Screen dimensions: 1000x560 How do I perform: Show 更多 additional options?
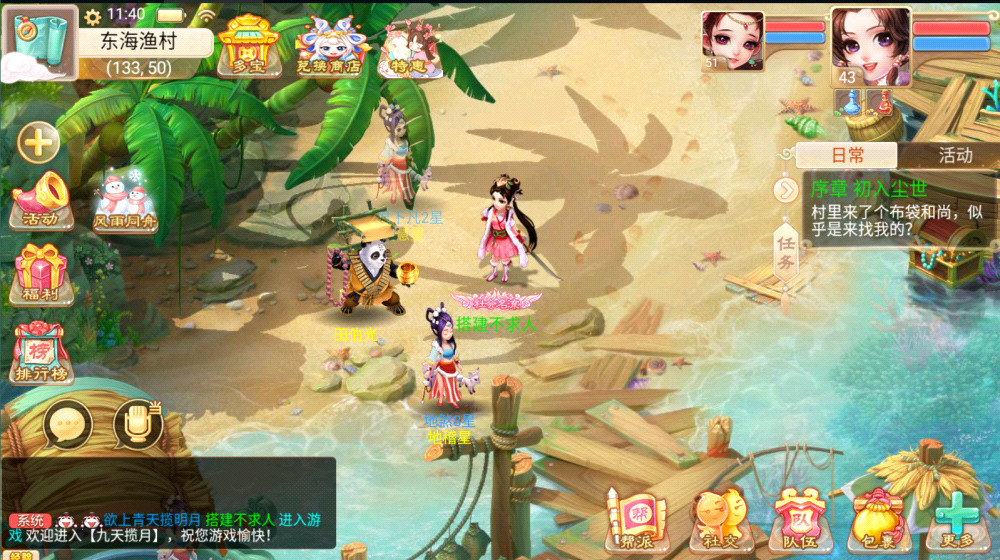957,519
